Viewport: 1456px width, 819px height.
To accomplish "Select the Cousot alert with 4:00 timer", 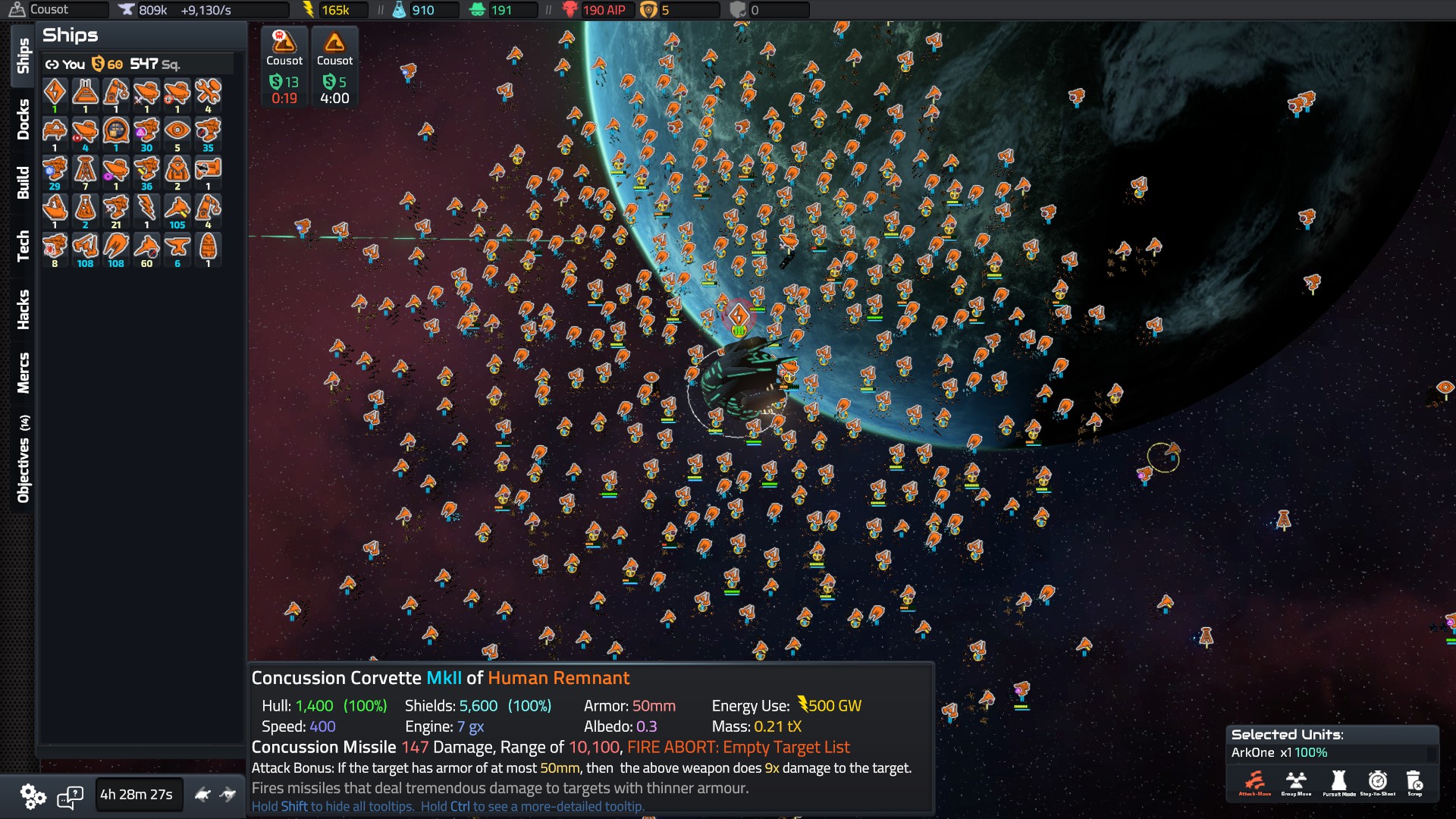I will [334, 67].
